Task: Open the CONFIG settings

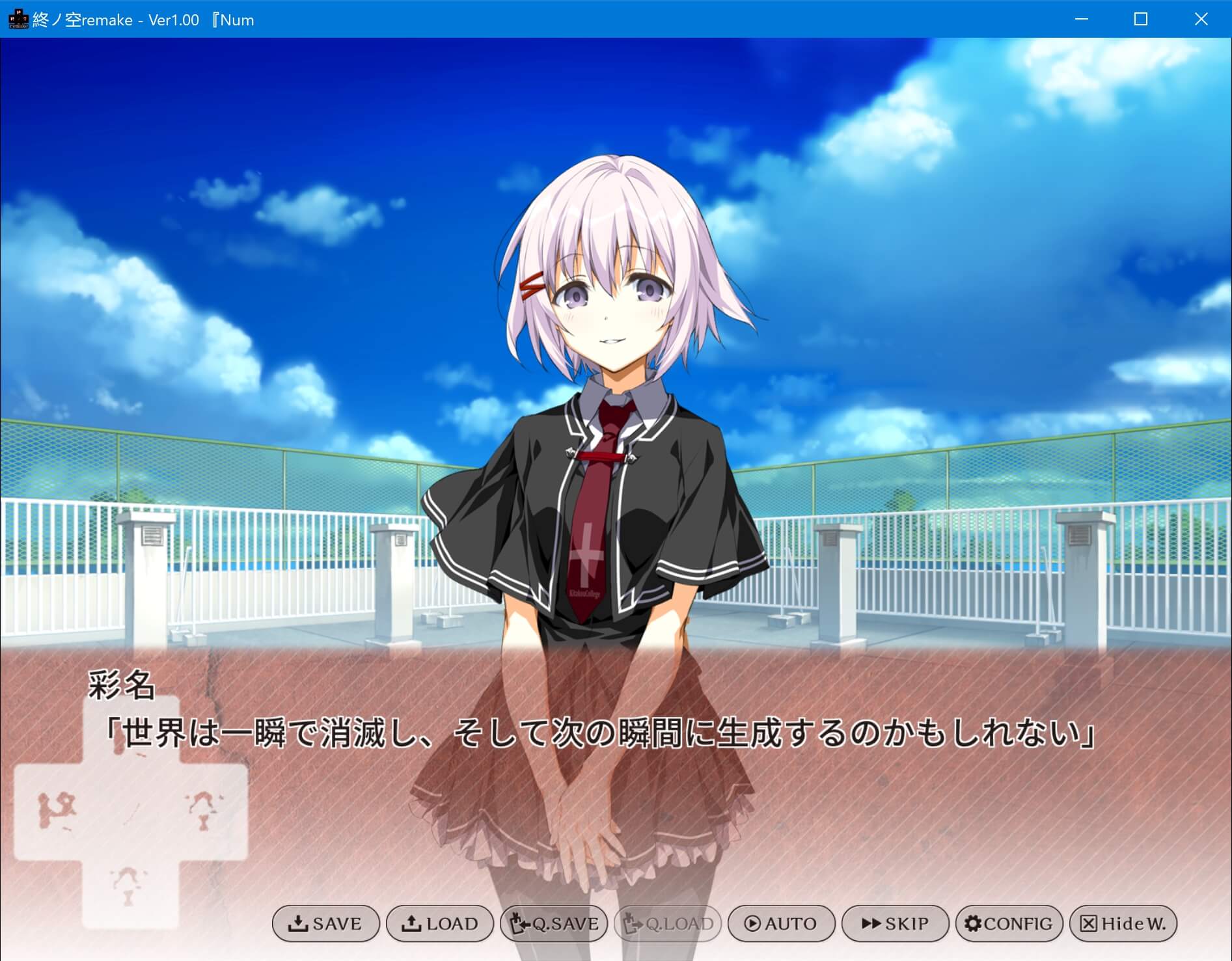Action: point(1009,924)
